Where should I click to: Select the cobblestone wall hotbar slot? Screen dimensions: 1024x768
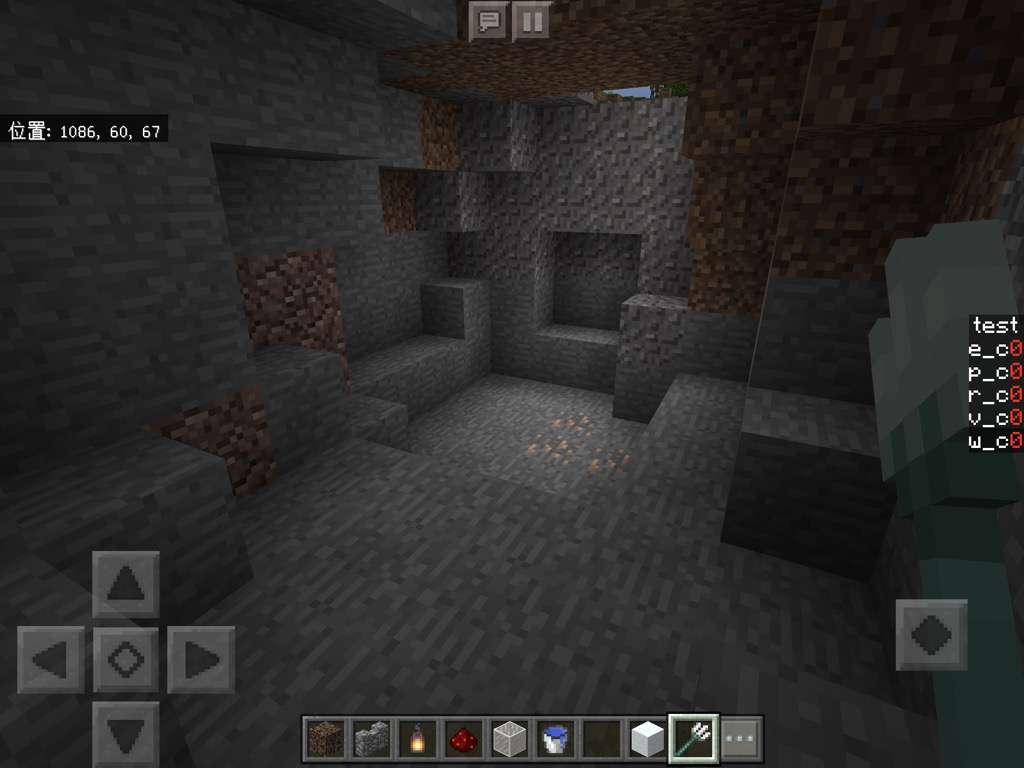(370, 740)
